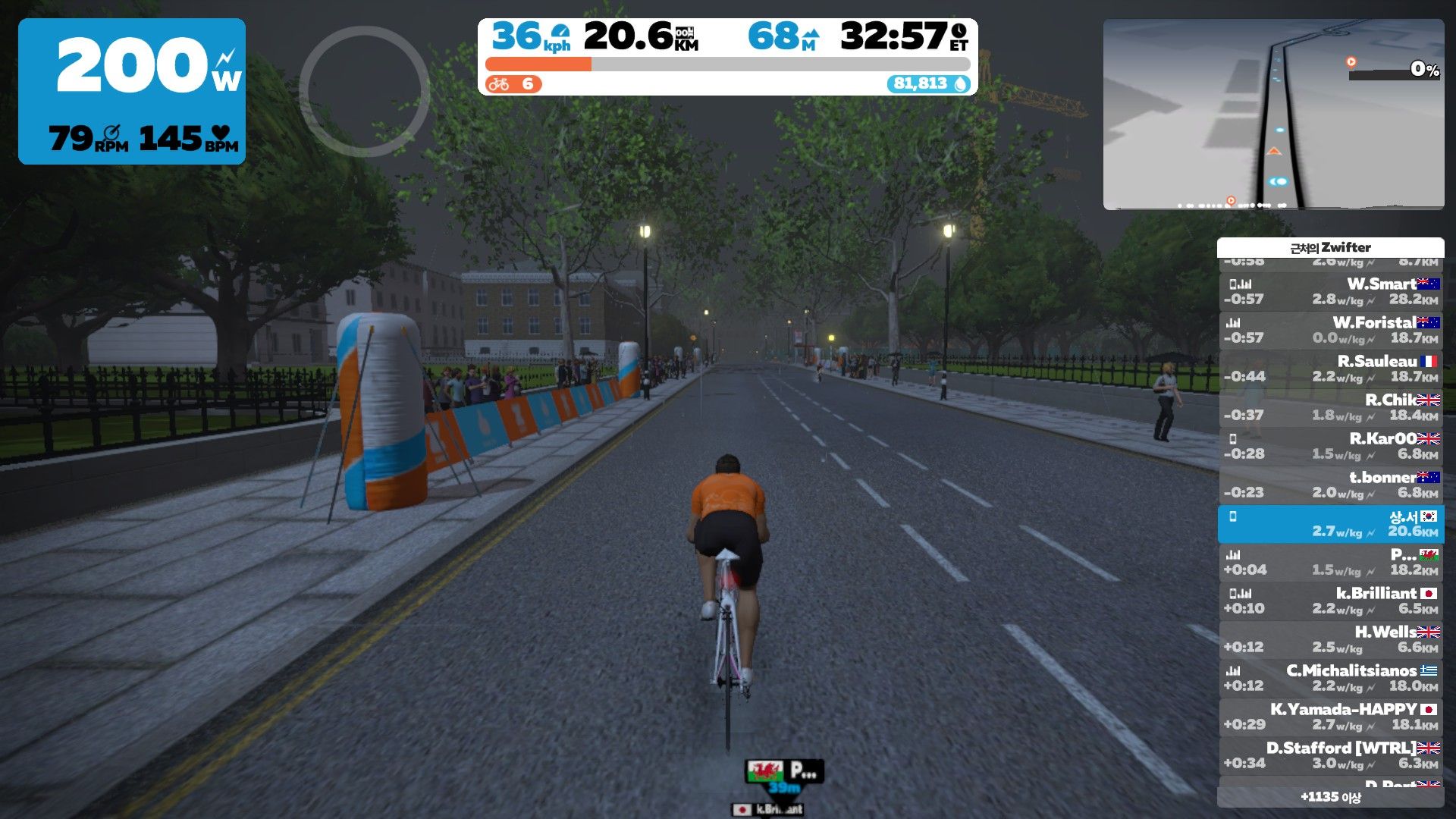Open the 200 W power panel

pos(132,92)
